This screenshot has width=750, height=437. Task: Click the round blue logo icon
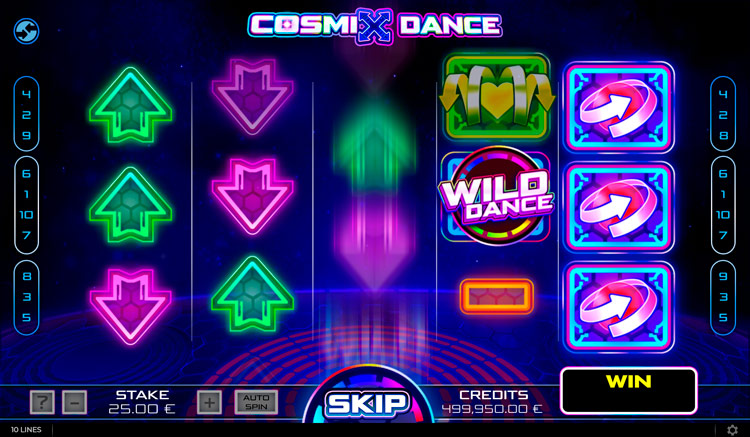(26, 31)
